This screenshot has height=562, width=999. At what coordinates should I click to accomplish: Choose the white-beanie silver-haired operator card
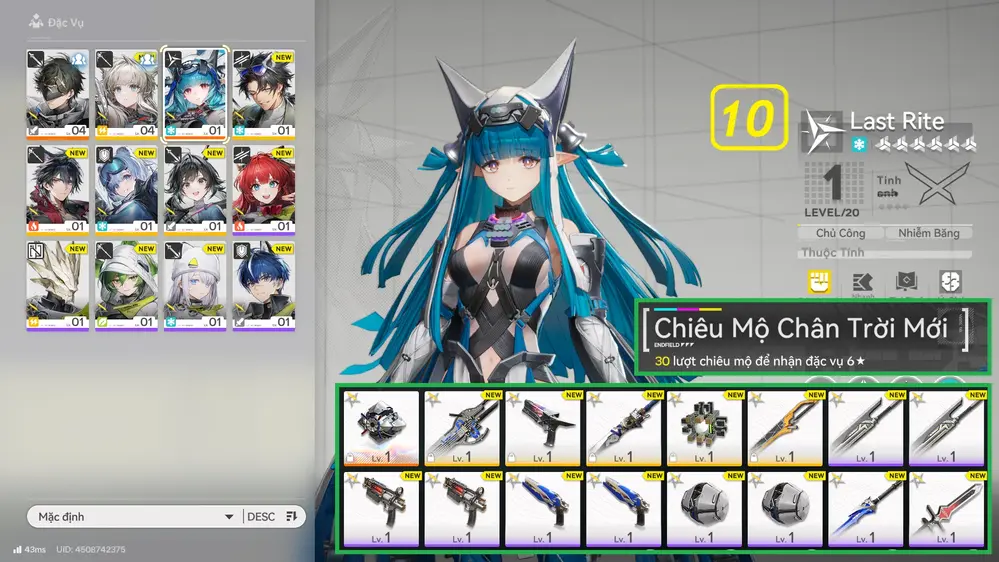point(195,283)
